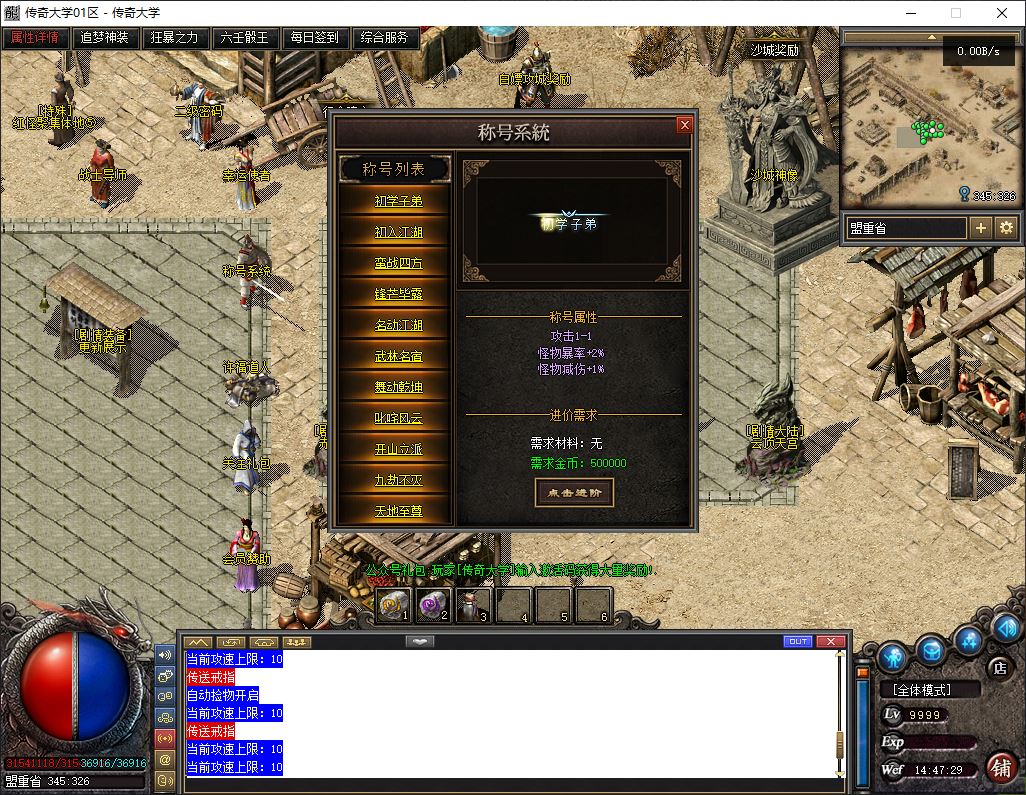This screenshot has height=795, width=1026.
Task: Open the 每日签到 daily sign-in
Action: pyautogui.click(x=315, y=38)
